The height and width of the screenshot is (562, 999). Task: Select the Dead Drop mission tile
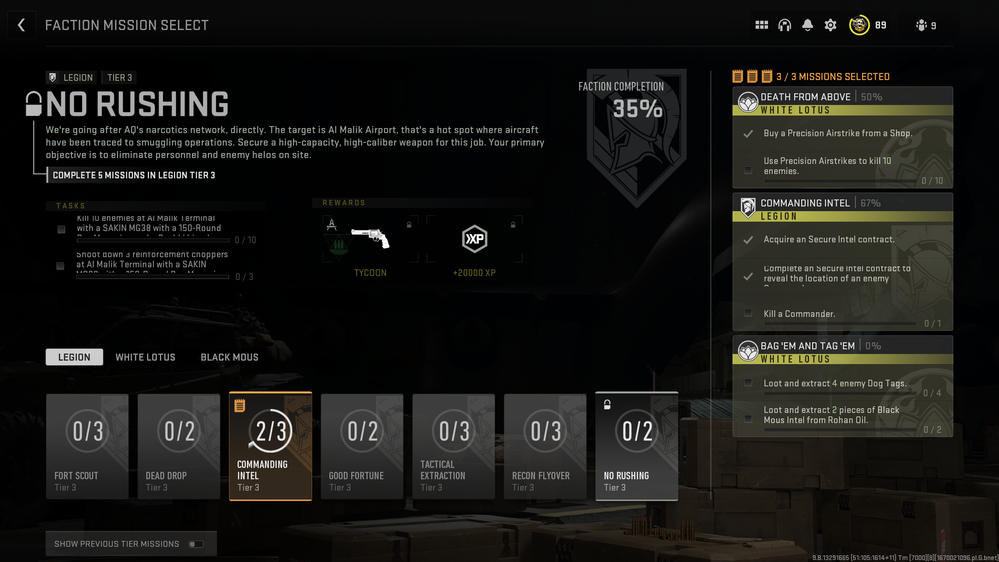pos(179,446)
